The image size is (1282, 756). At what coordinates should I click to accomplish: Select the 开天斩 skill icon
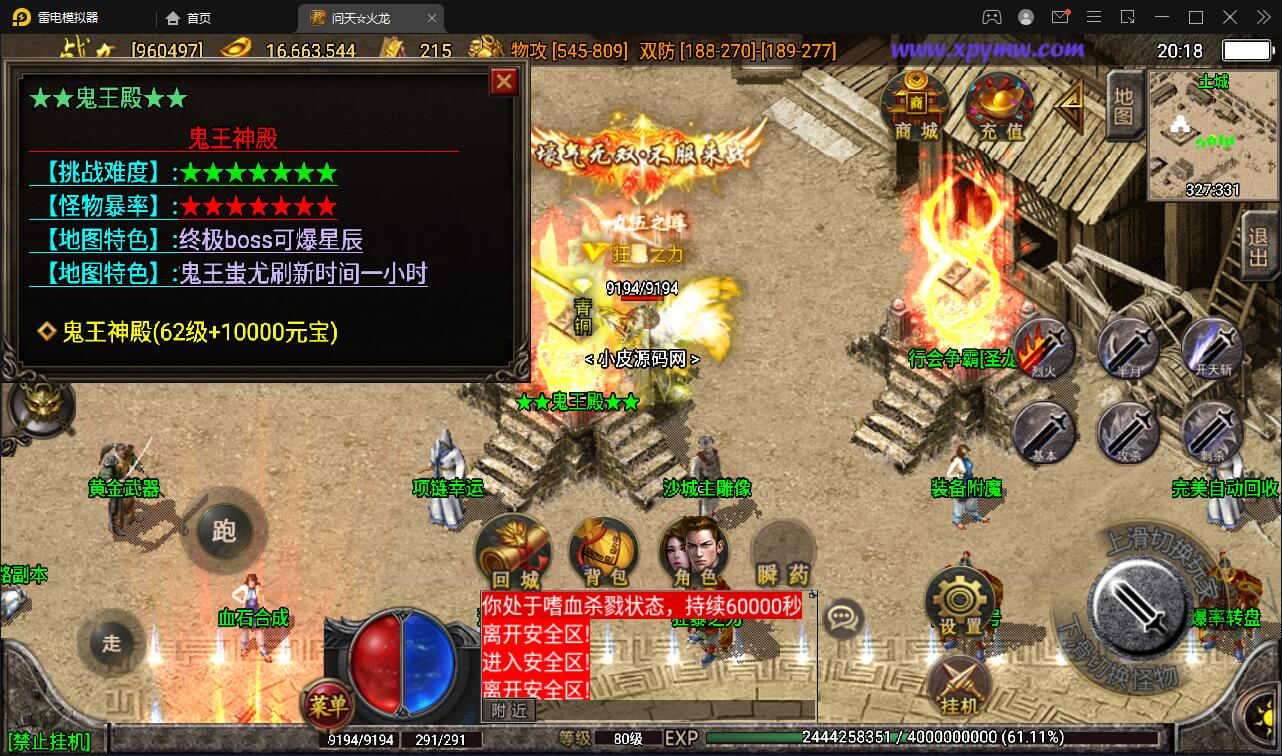tap(1212, 350)
